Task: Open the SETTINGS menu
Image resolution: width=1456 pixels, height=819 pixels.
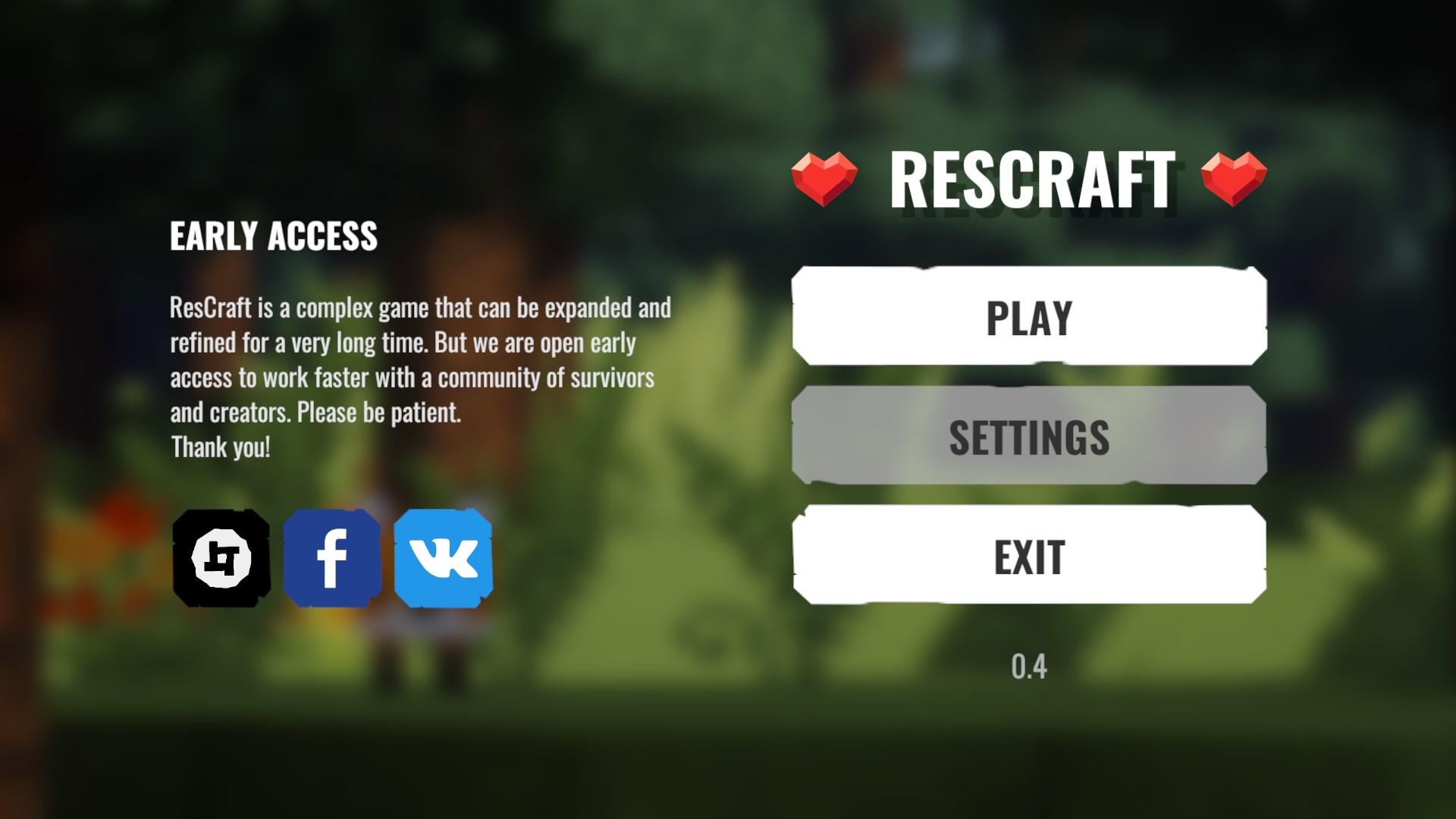Action: pyautogui.click(x=1028, y=436)
